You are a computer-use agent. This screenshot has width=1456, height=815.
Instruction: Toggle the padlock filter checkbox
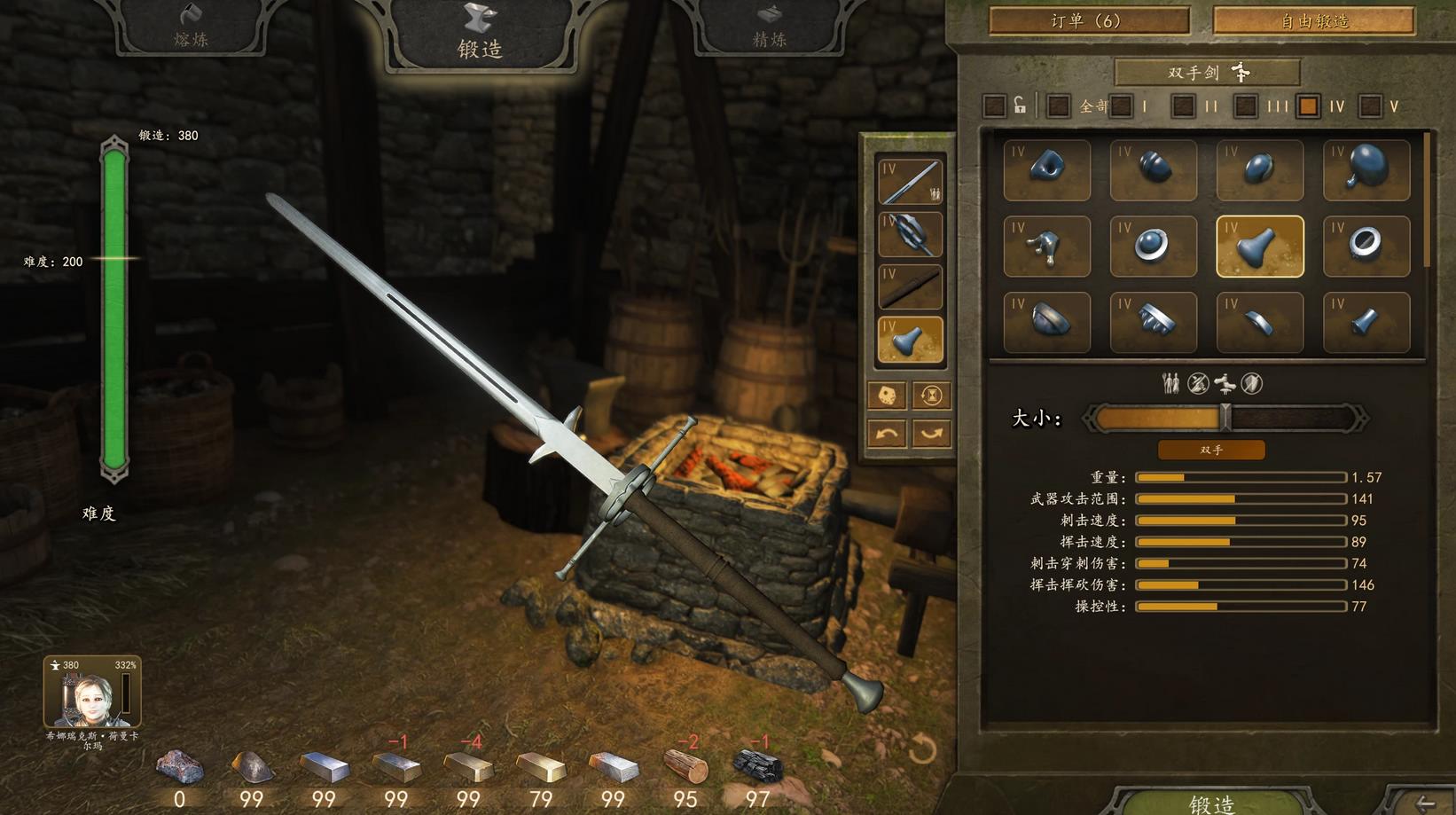pyautogui.click(x=995, y=106)
